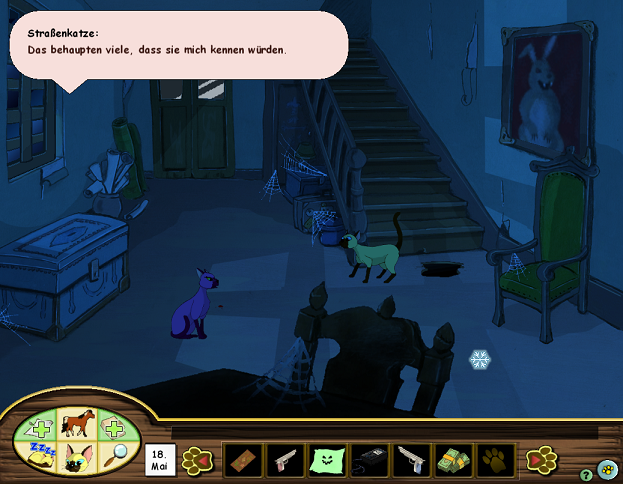Pick the first pistol in inventory

(282, 460)
